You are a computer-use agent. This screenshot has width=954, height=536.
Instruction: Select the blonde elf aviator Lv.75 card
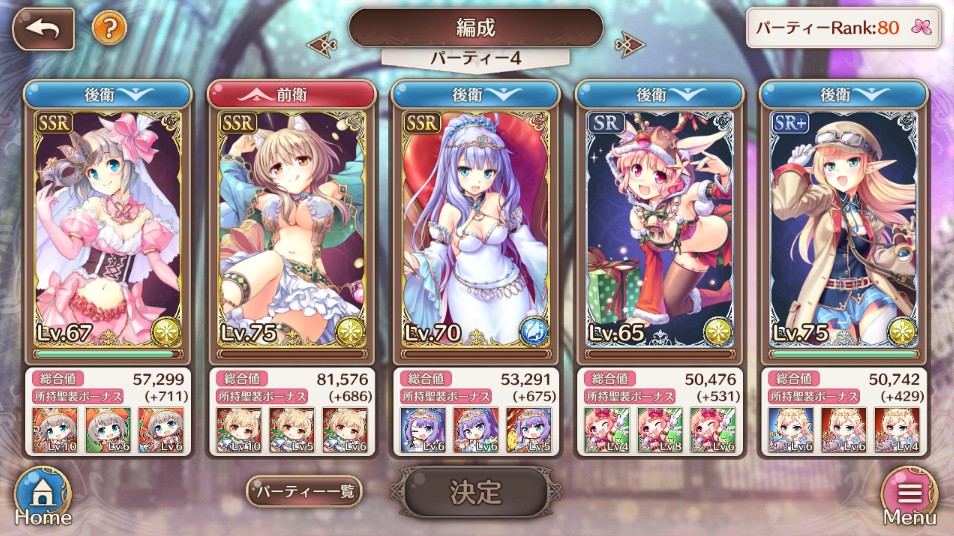coord(844,230)
